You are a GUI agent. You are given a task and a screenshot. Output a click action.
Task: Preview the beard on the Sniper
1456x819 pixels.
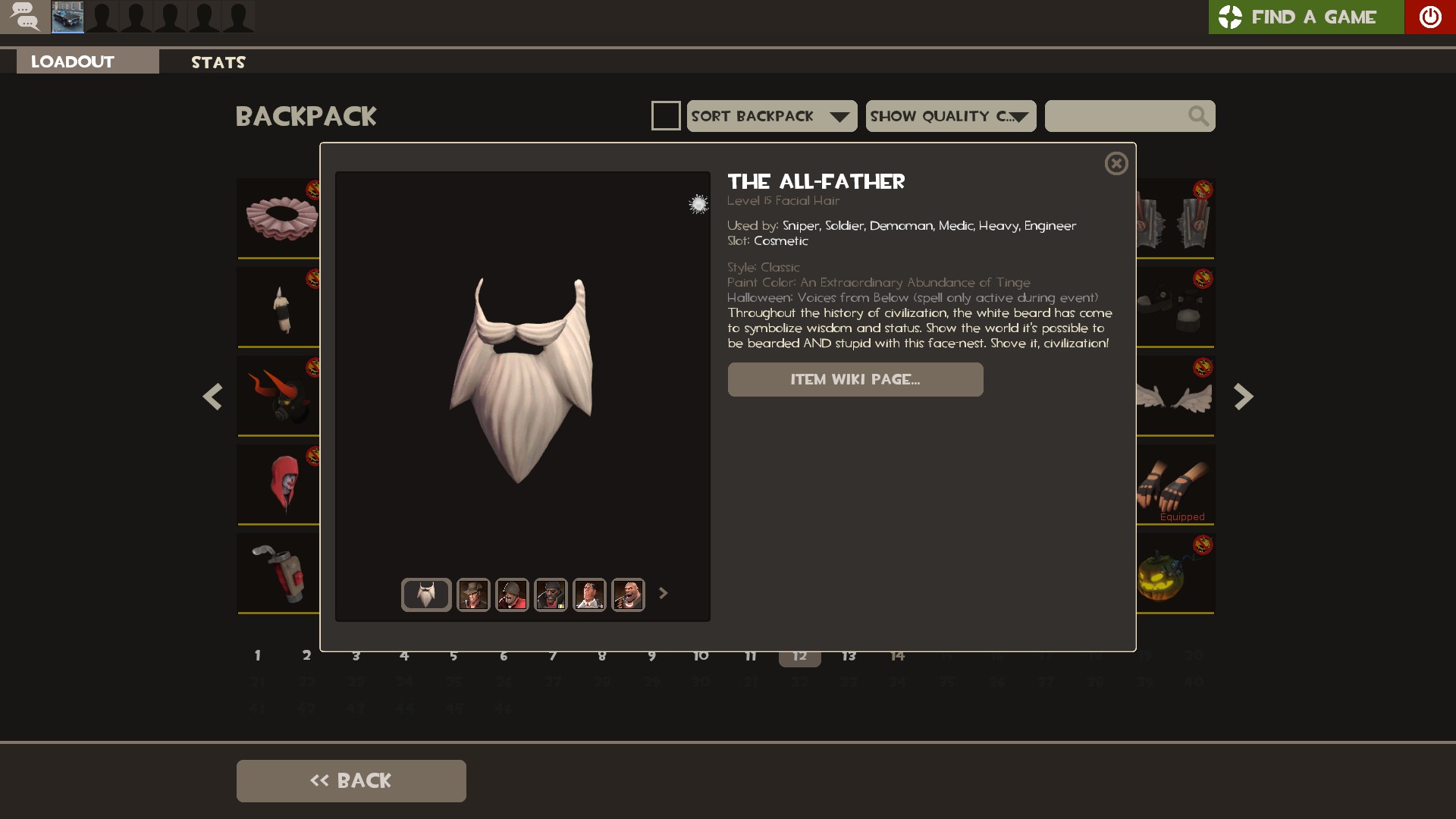(x=473, y=595)
